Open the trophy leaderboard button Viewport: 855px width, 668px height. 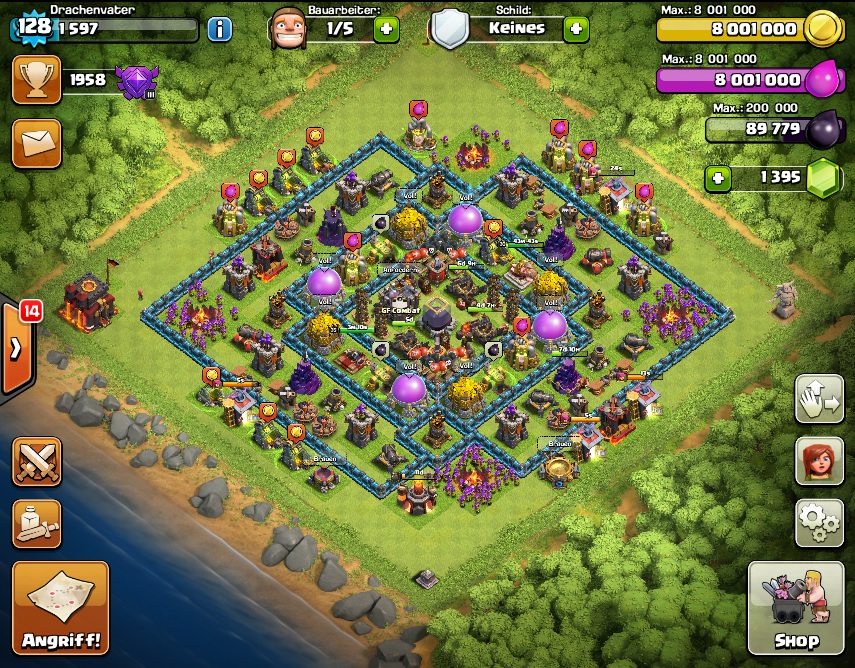[36, 80]
